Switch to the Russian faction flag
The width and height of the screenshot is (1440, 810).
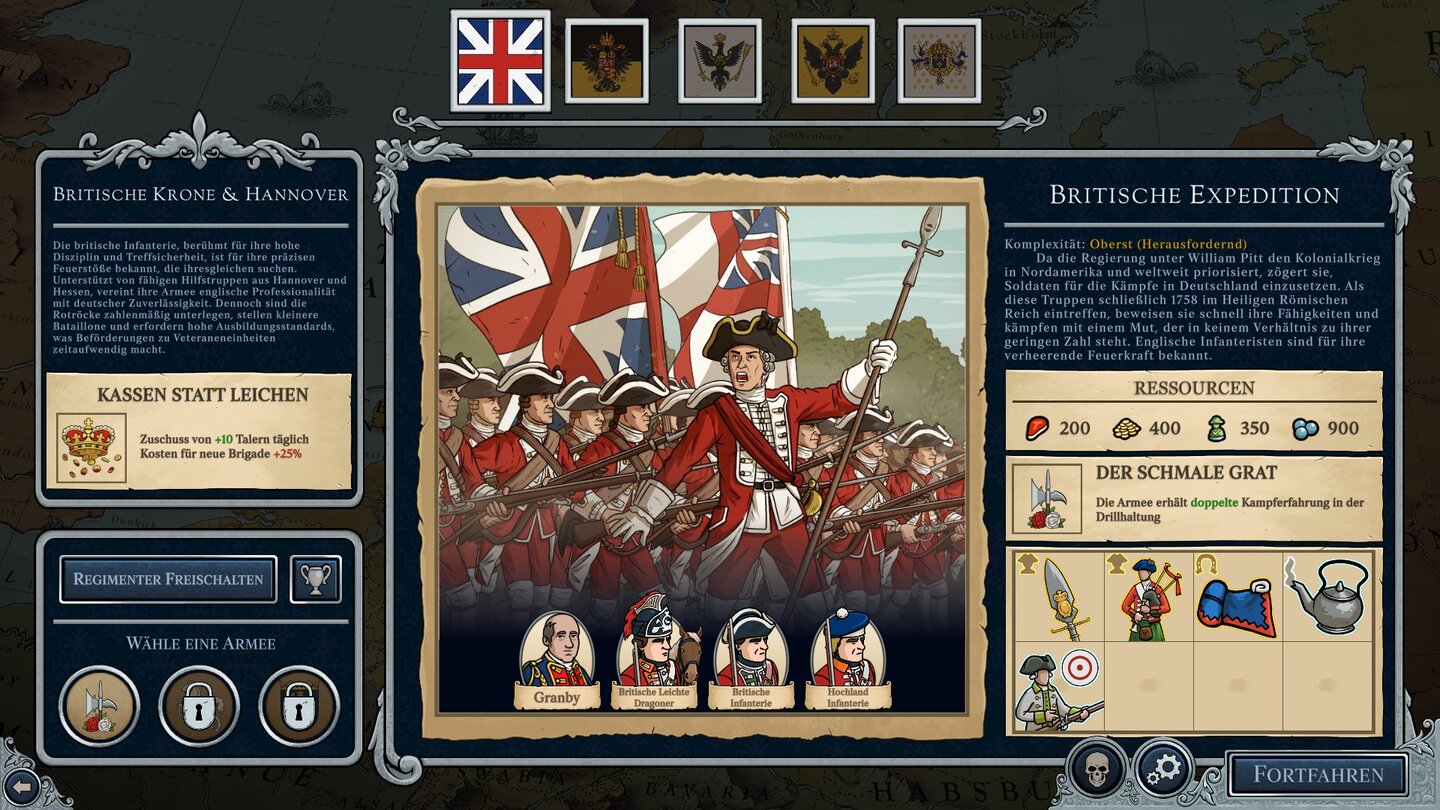[x=833, y=58]
